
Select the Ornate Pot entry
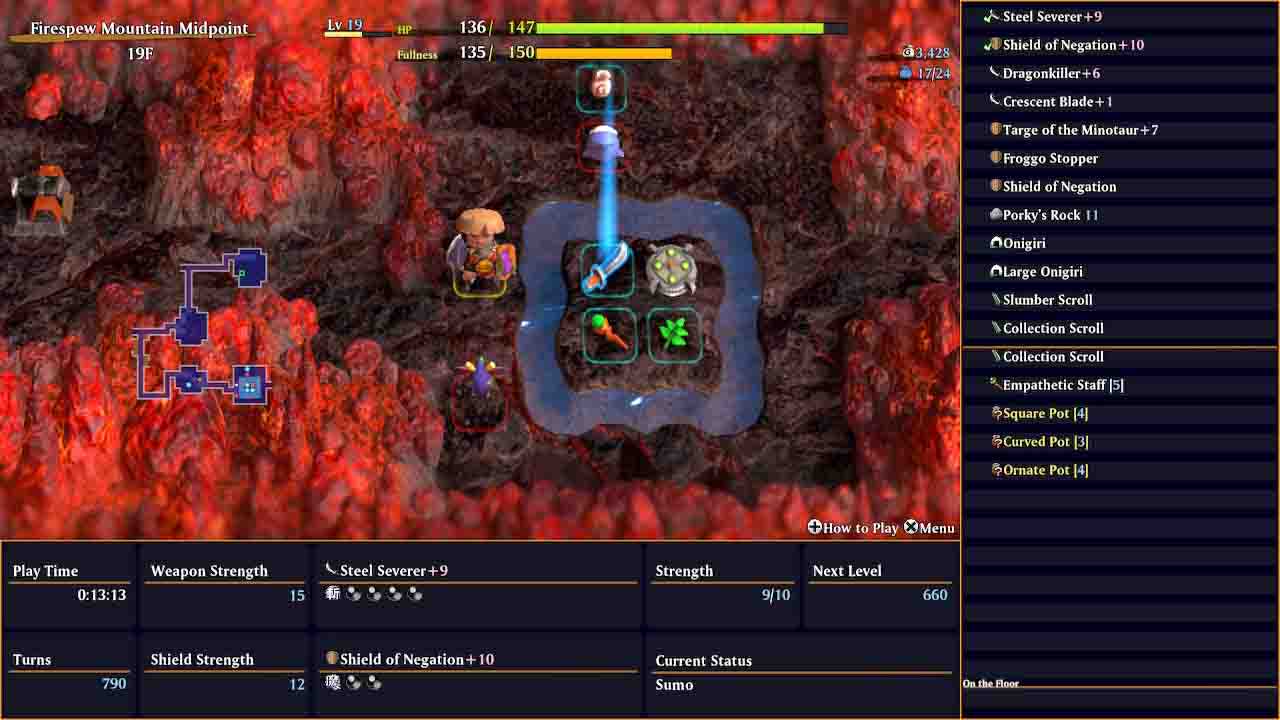(997, 469)
